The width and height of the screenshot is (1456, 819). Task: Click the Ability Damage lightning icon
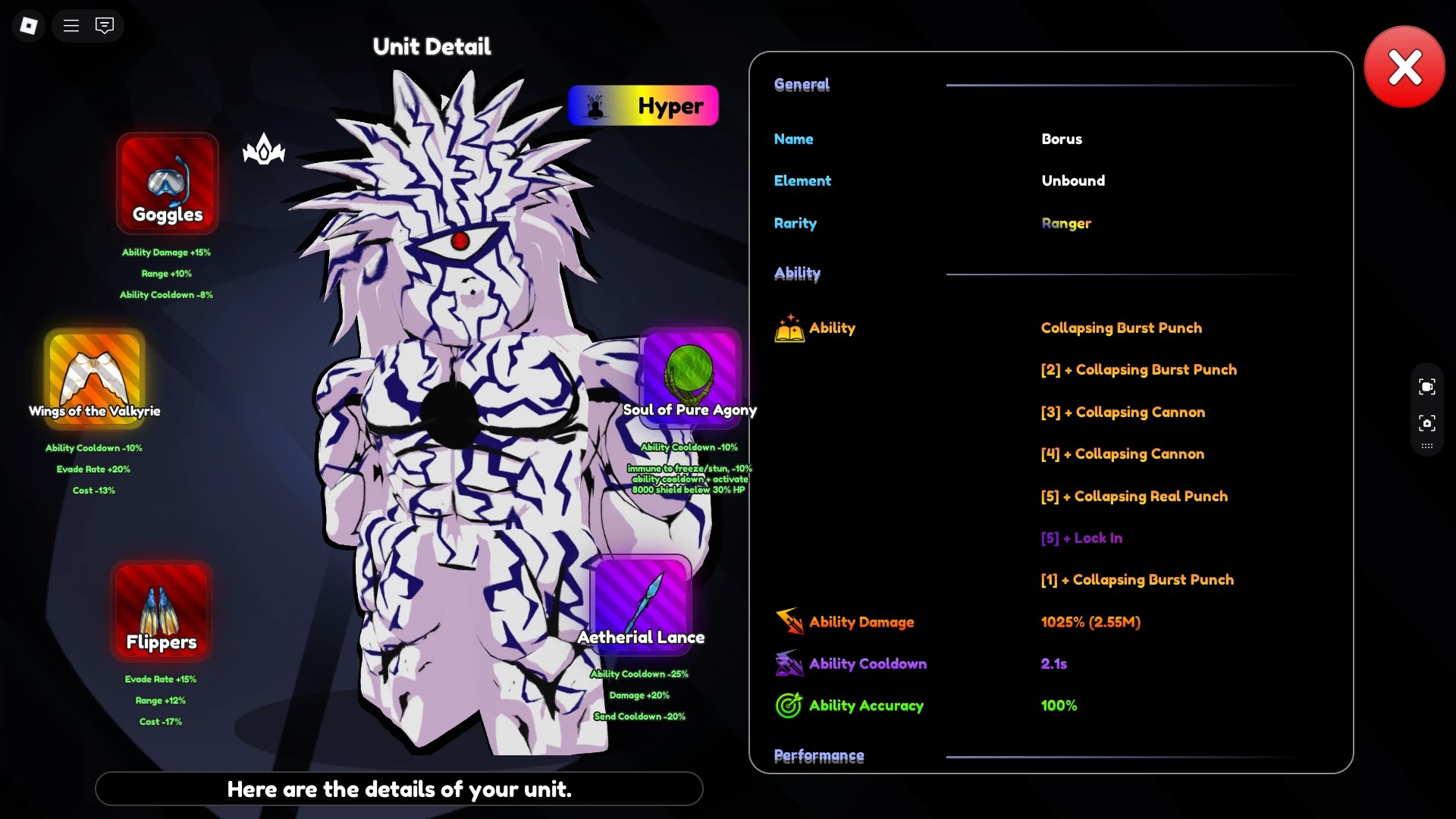pyautogui.click(x=789, y=621)
